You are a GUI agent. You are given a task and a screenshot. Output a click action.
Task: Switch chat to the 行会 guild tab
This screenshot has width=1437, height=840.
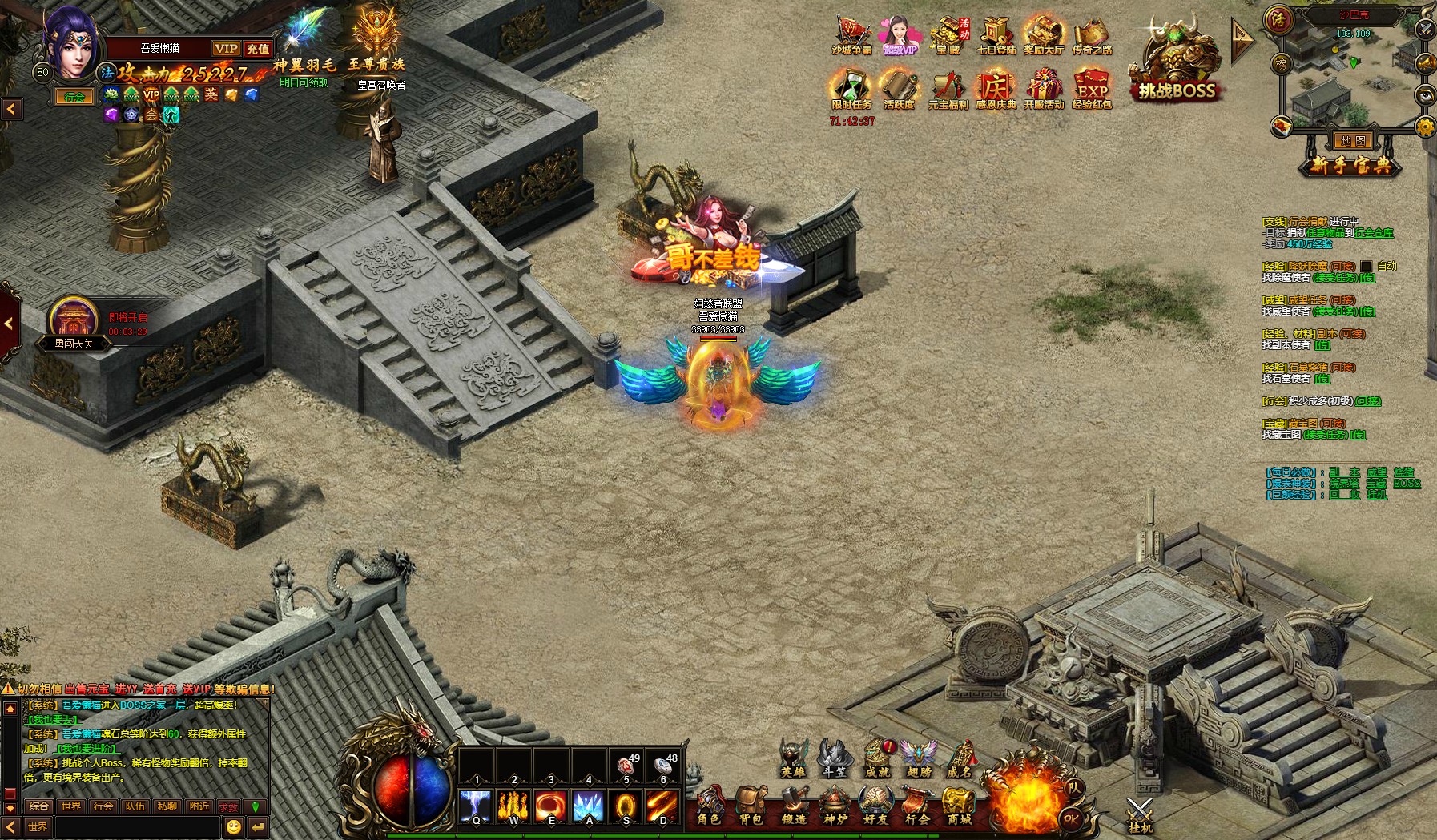click(x=103, y=806)
